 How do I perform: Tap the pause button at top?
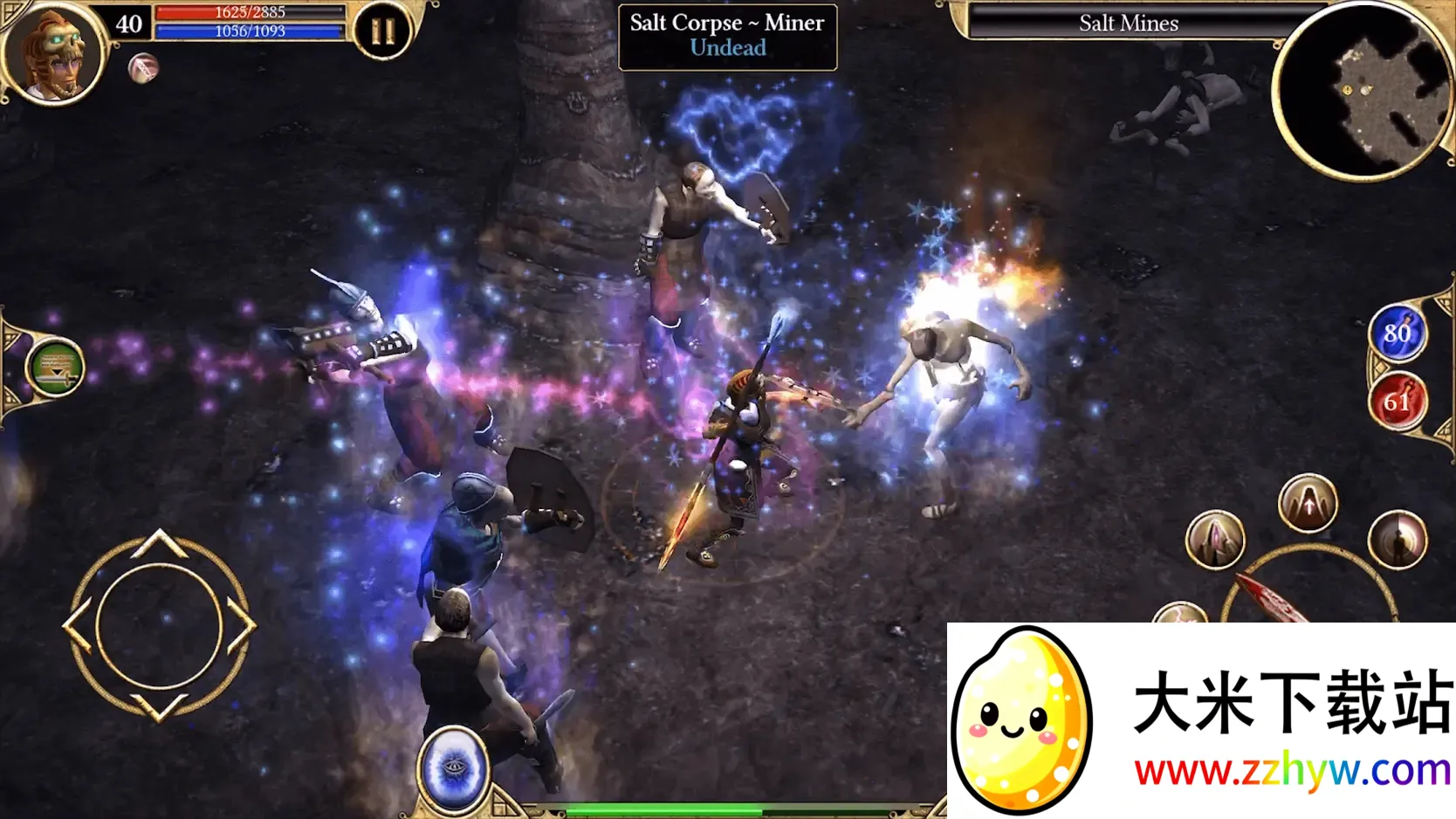click(x=381, y=29)
